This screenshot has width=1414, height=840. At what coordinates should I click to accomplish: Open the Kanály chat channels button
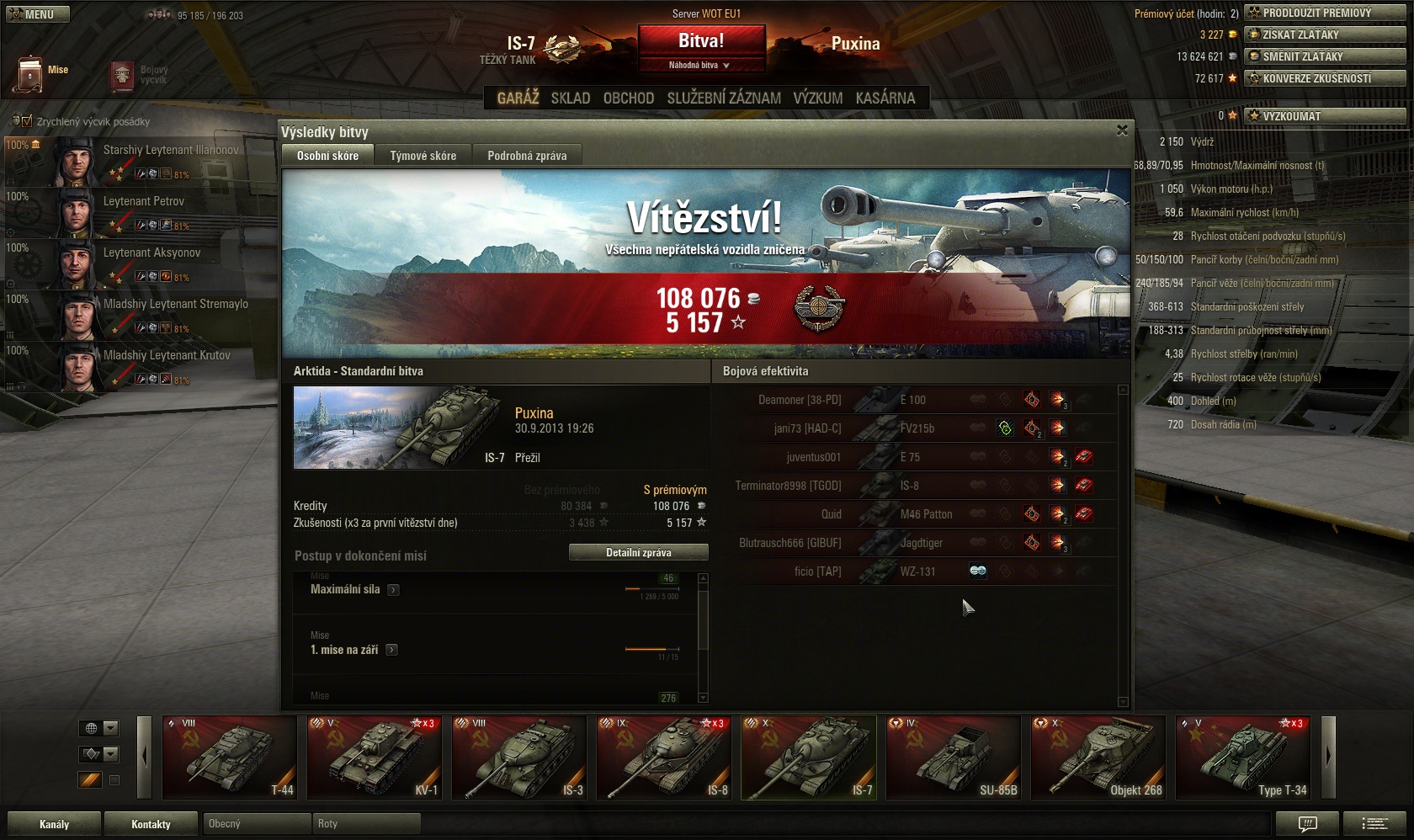(54, 824)
